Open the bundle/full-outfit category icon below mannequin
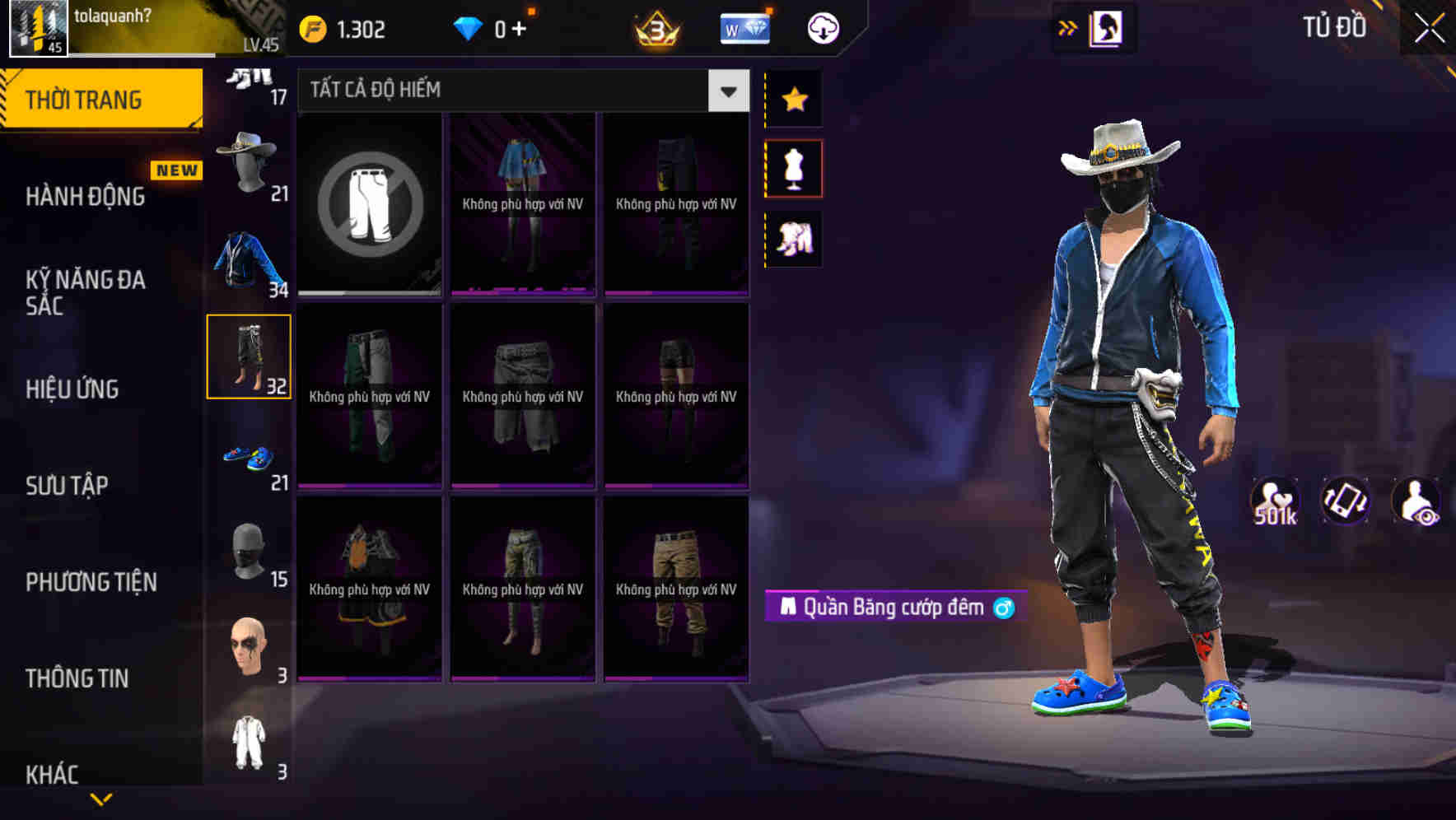The height and width of the screenshot is (820, 1456). [793, 239]
